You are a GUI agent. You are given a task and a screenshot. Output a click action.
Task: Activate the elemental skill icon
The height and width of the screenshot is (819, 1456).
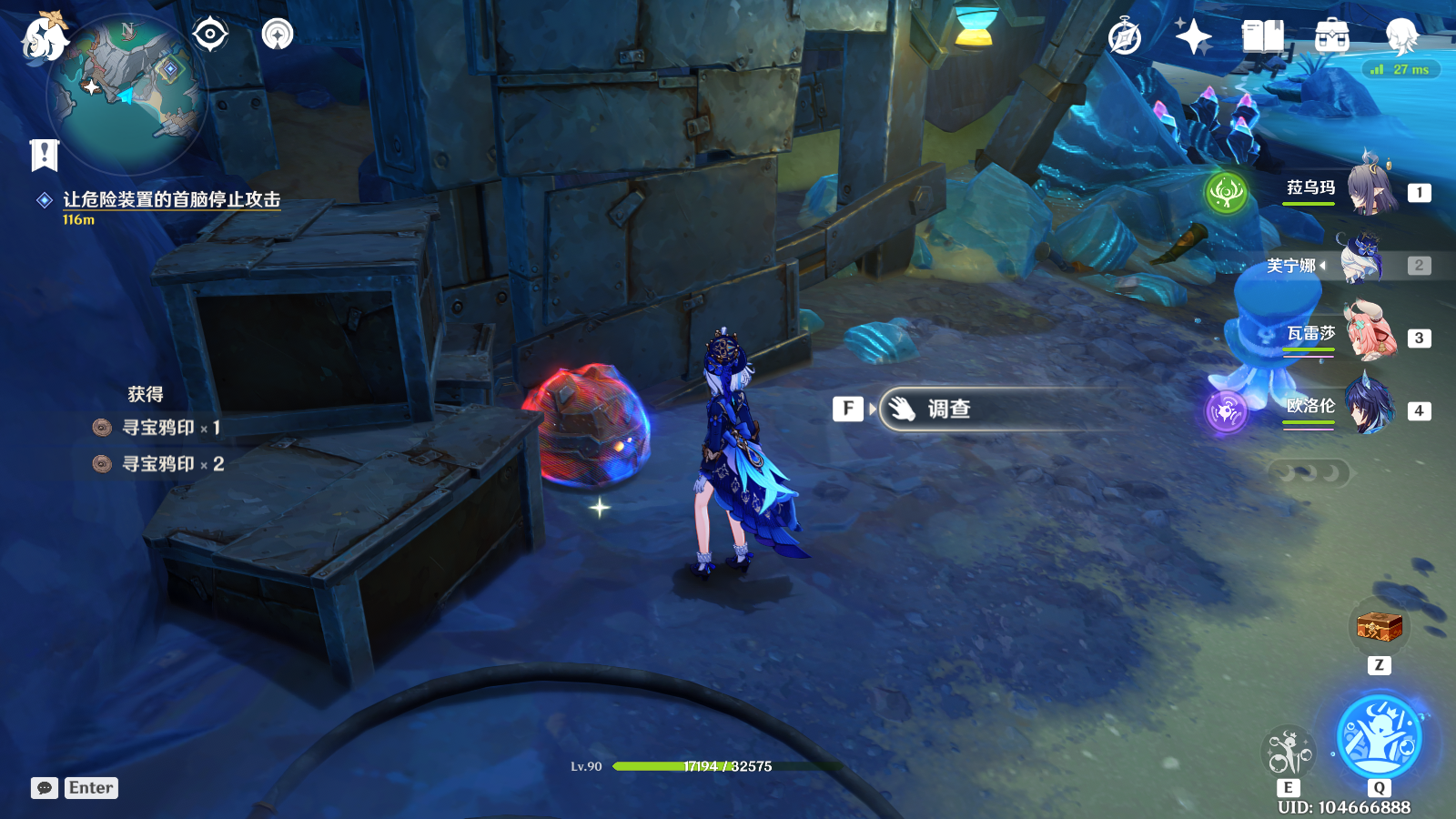(1289, 753)
